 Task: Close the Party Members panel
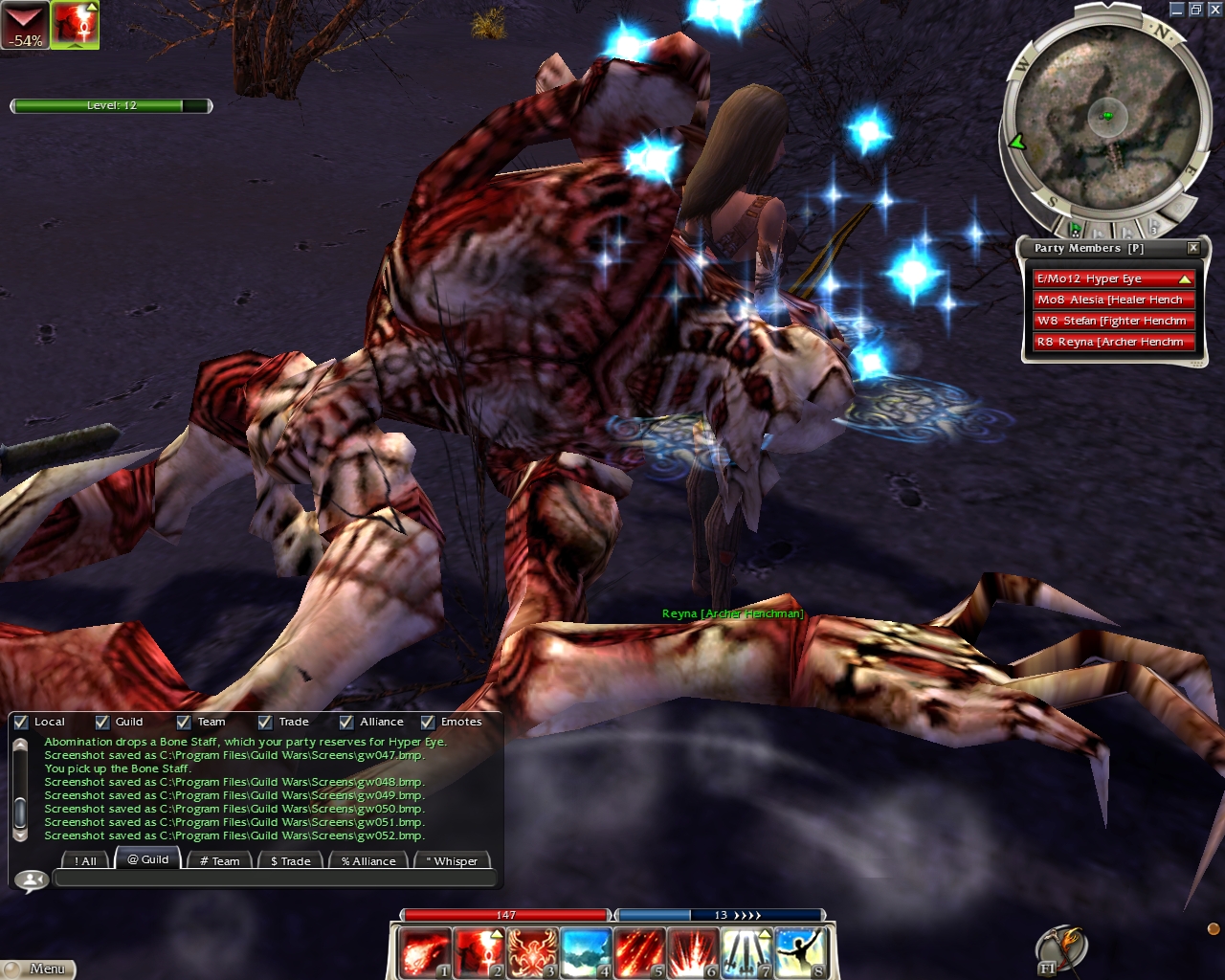[1193, 248]
